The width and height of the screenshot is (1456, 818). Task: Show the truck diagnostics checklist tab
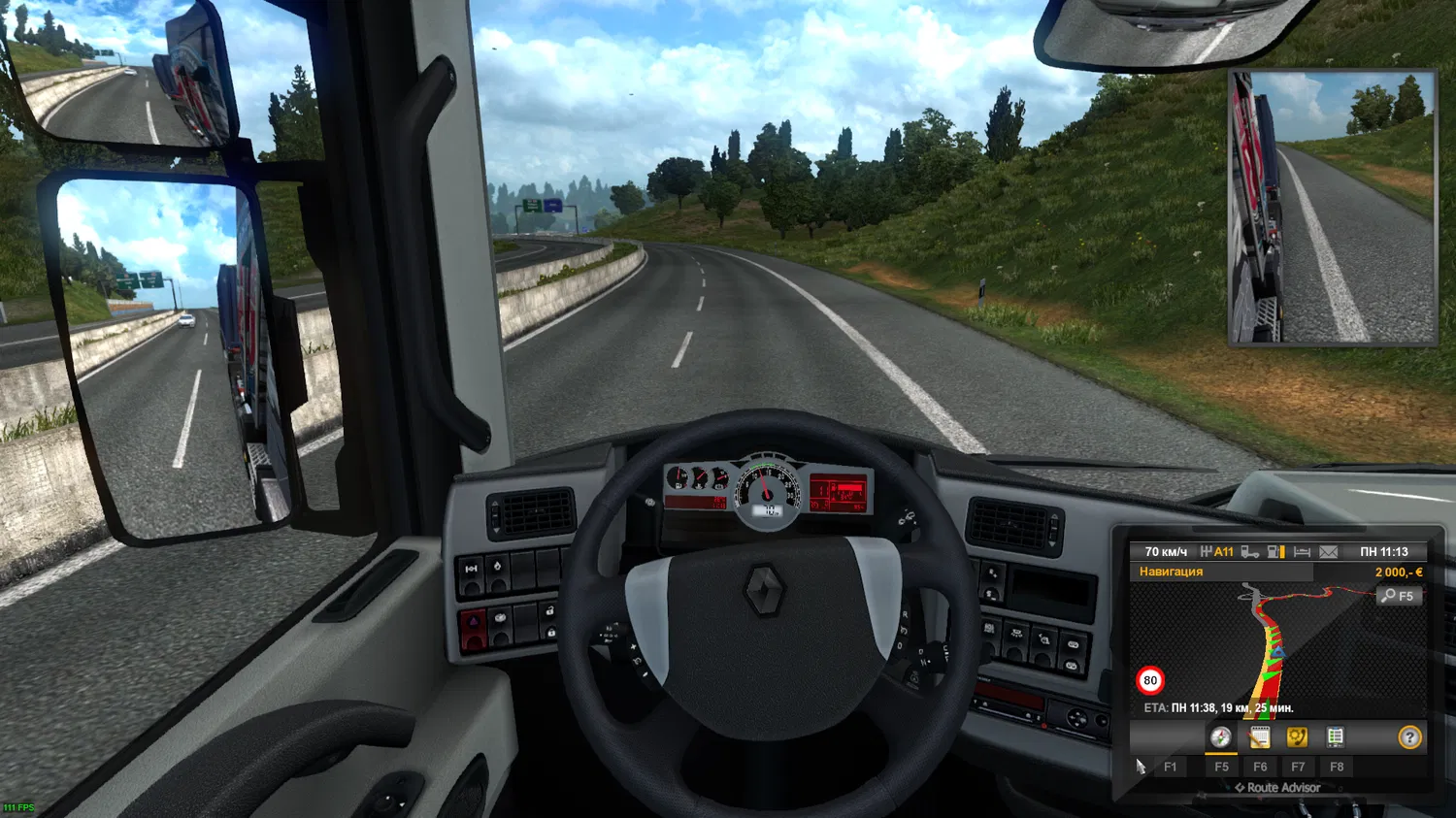[1336, 737]
